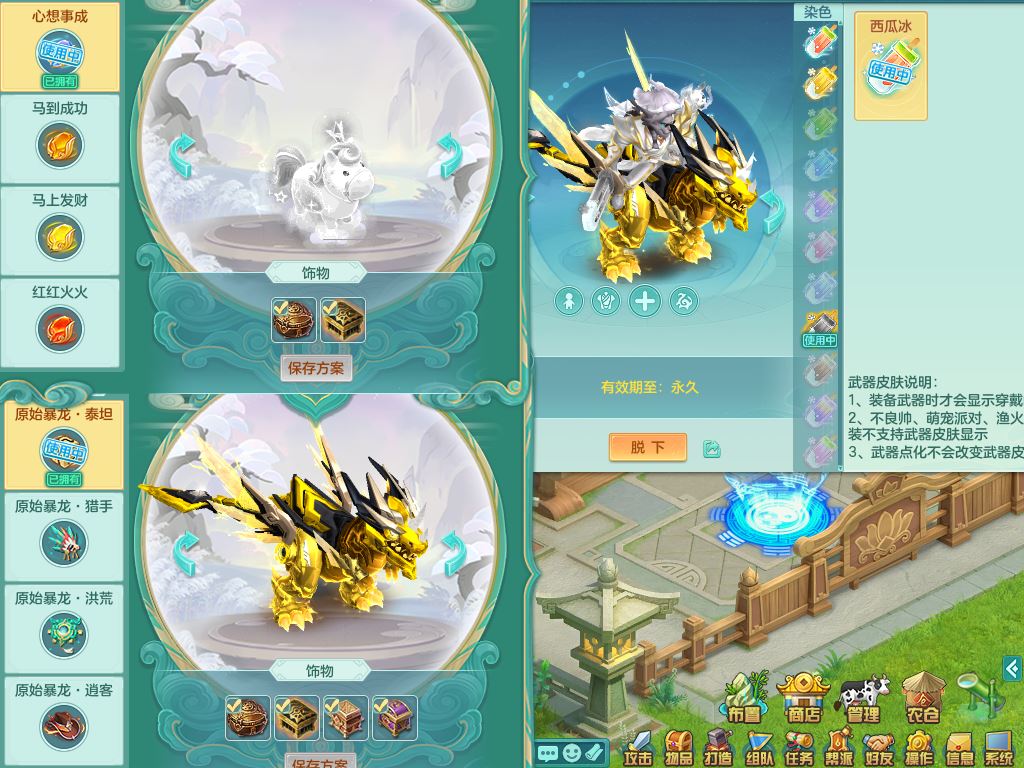This screenshot has height=768, width=1024.
Task: Open the chat bubble icon
Action: click(x=547, y=752)
